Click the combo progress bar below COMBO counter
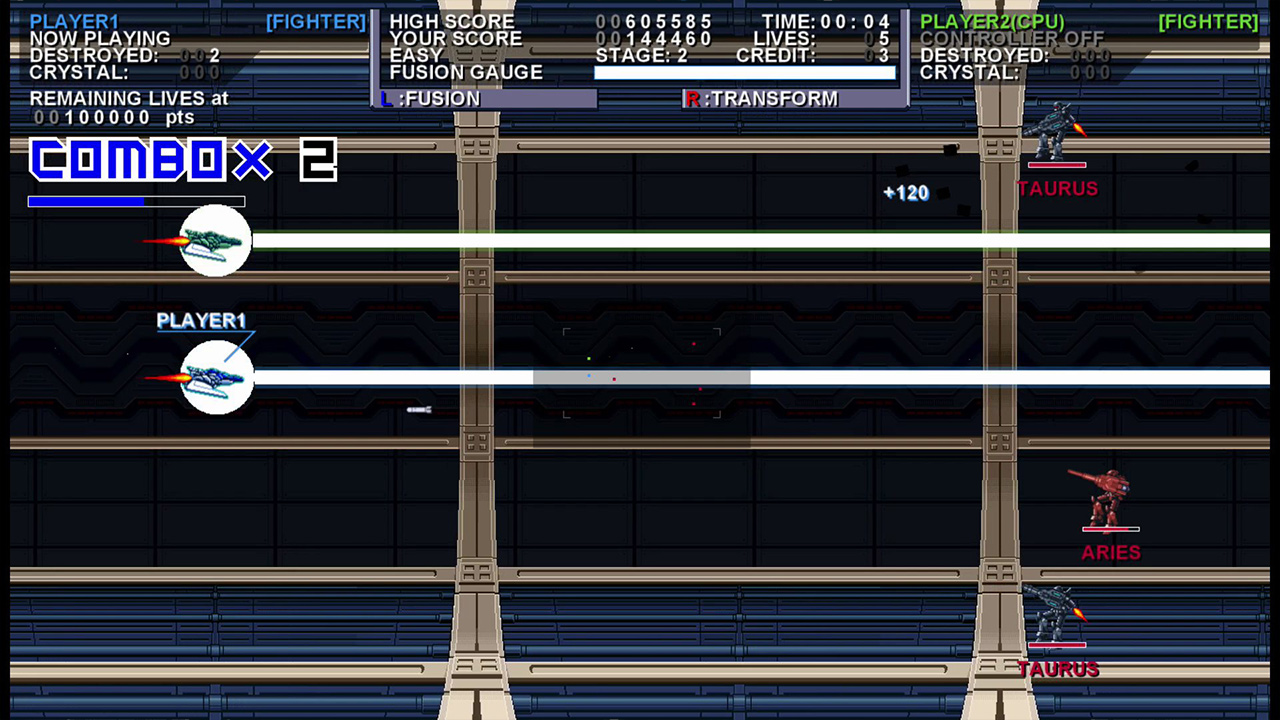1280x720 pixels. click(x=137, y=201)
